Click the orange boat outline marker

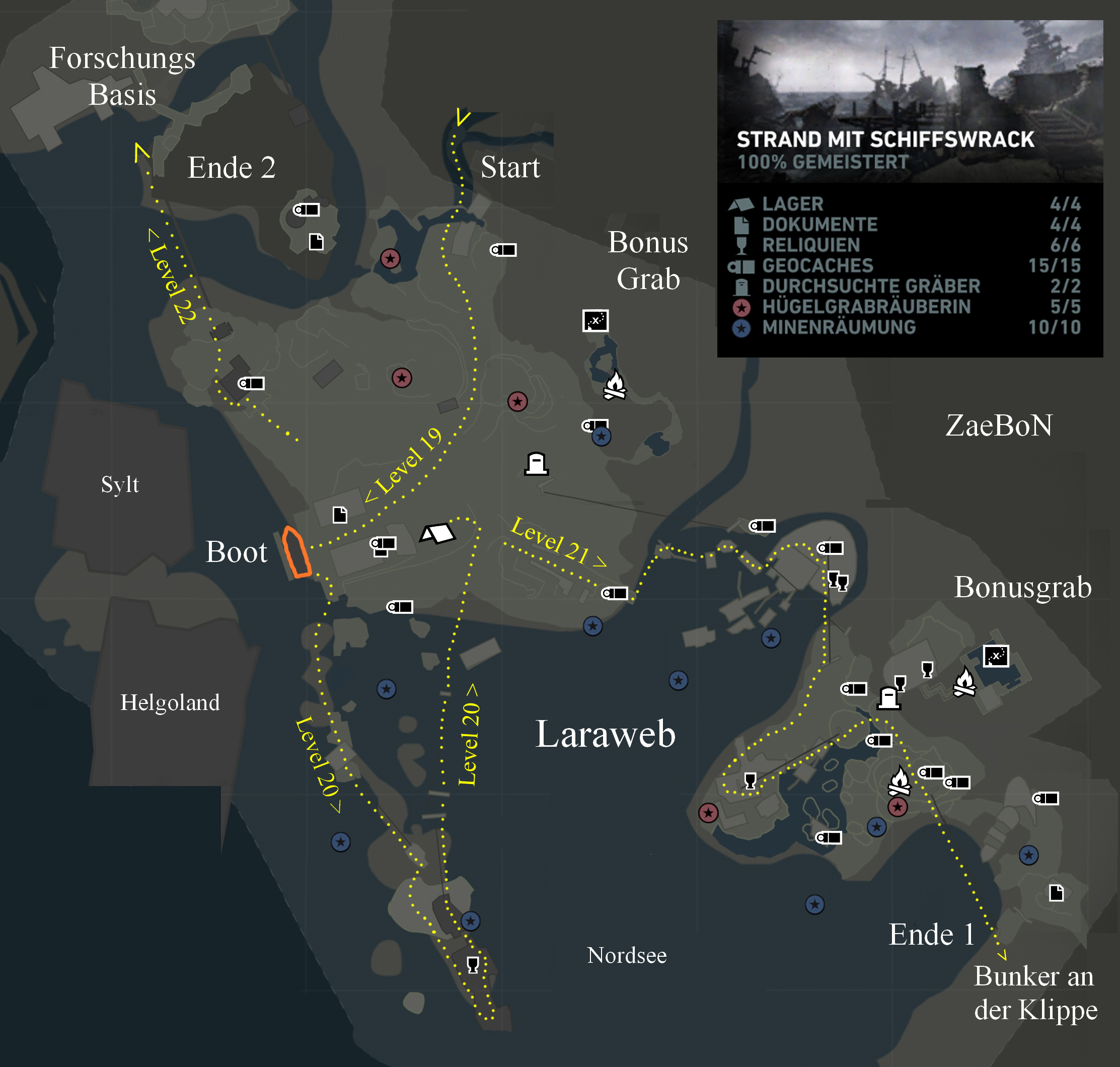tap(297, 552)
